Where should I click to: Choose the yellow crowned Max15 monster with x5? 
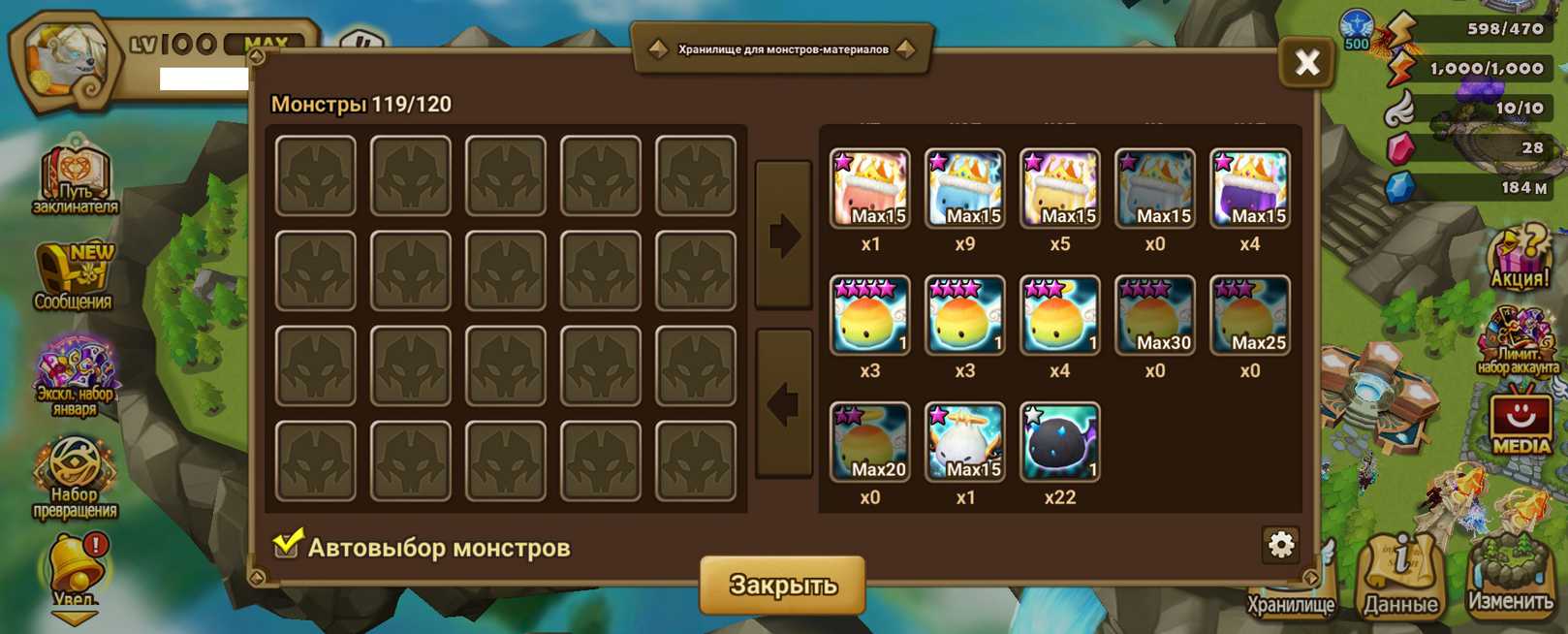1059,188
